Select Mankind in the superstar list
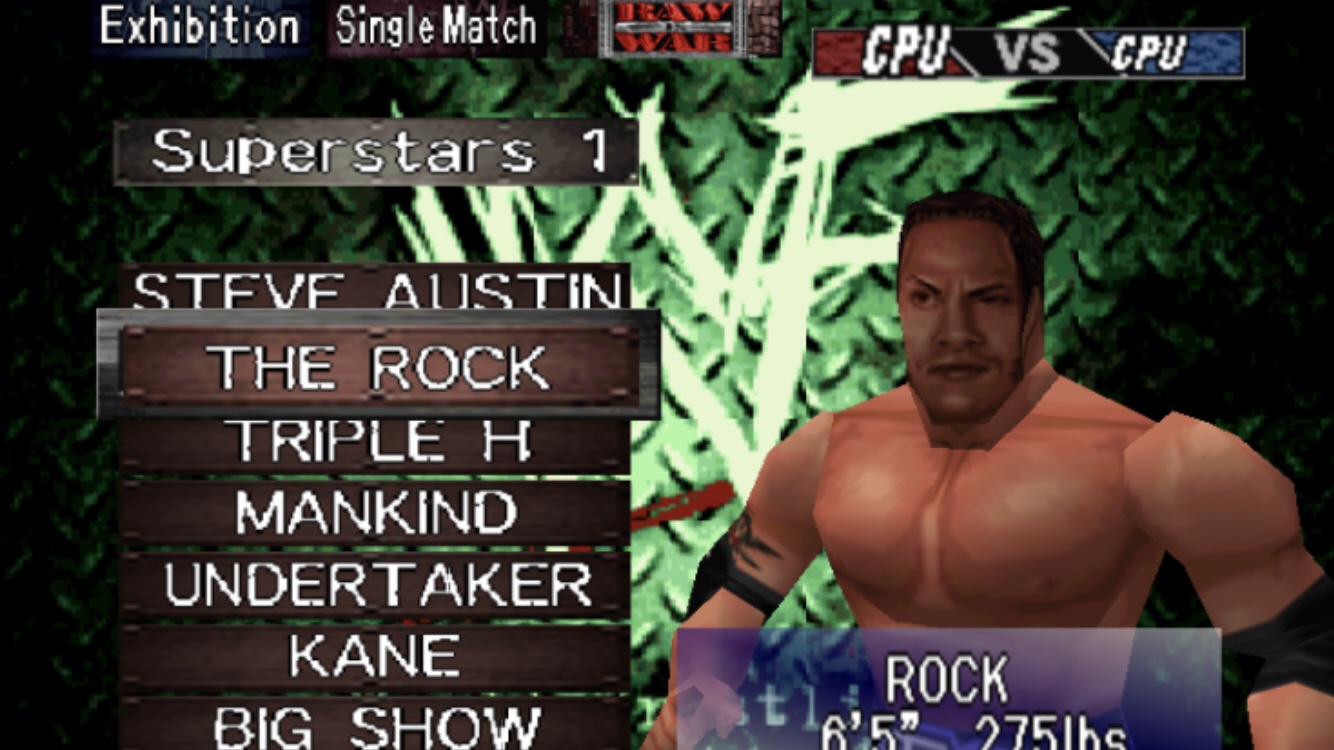Viewport: 1334px width, 750px height. pyautogui.click(x=376, y=513)
